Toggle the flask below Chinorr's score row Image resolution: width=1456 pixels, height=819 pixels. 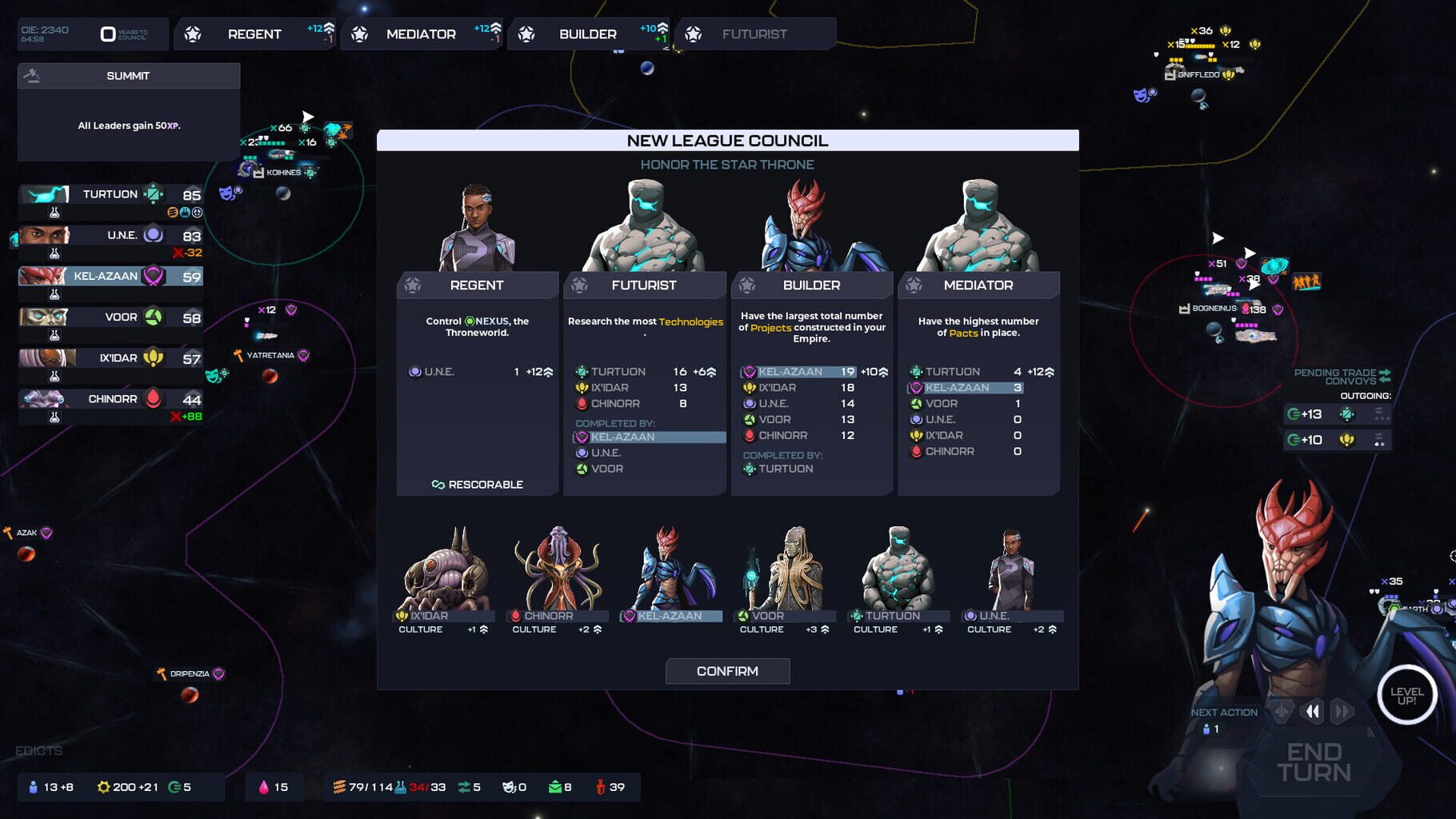click(54, 415)
